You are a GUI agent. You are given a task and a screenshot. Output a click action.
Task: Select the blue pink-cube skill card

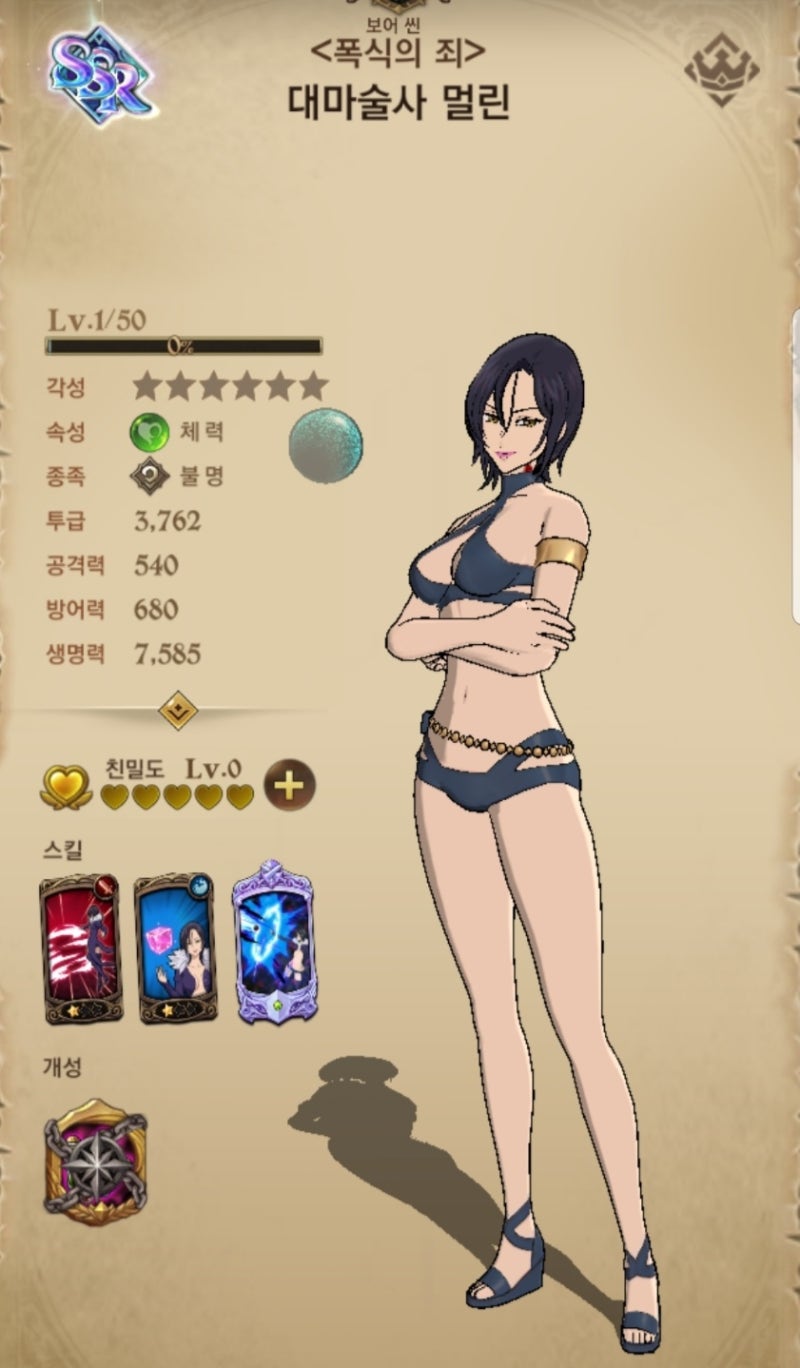[x=174, y=948]
